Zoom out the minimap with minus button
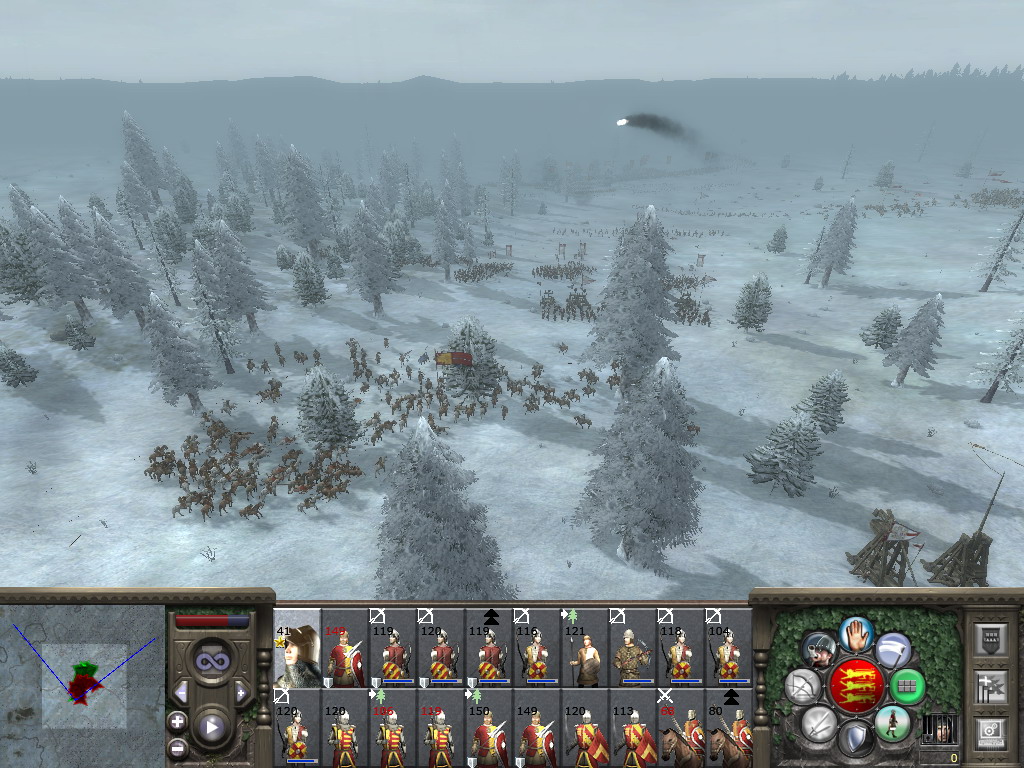This screenshot has width=1024, height=768. coord(178,746)
